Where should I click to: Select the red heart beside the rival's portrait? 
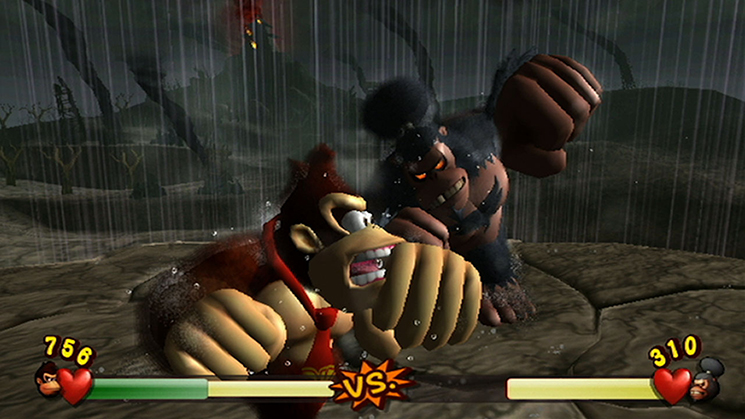point(672,385)
